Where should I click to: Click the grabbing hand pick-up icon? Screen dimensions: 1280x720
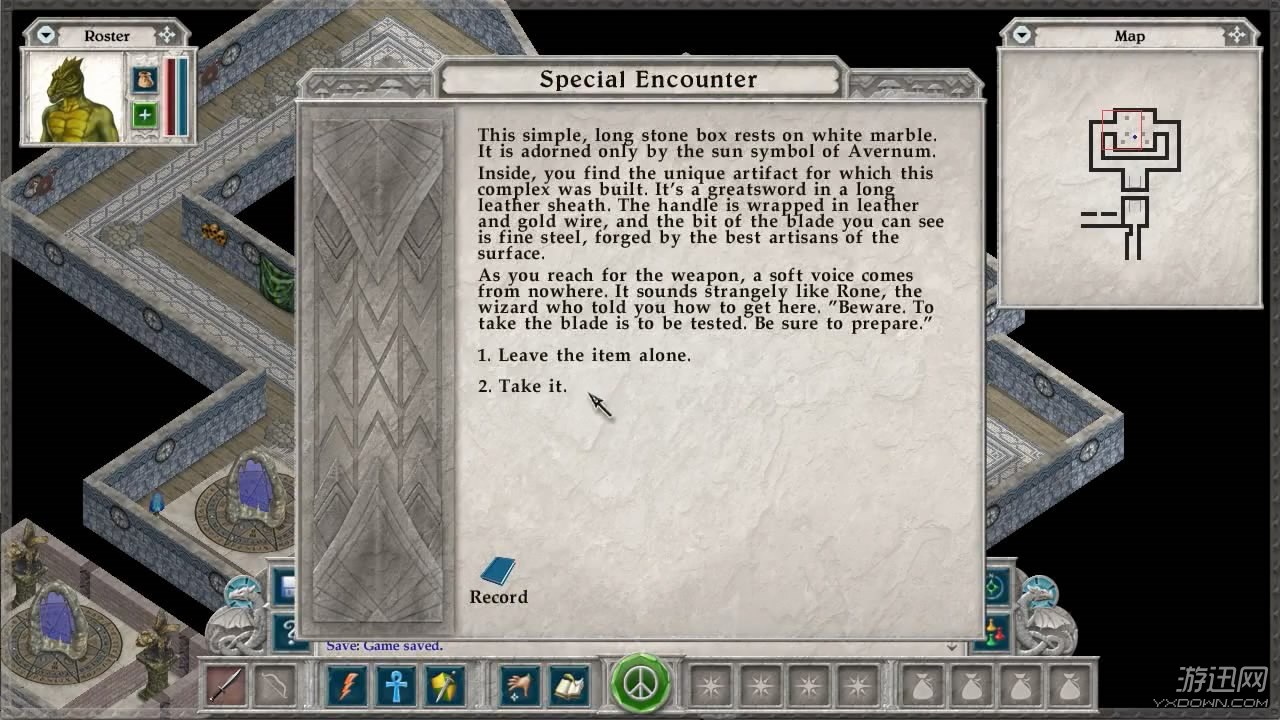coord(520,686)
